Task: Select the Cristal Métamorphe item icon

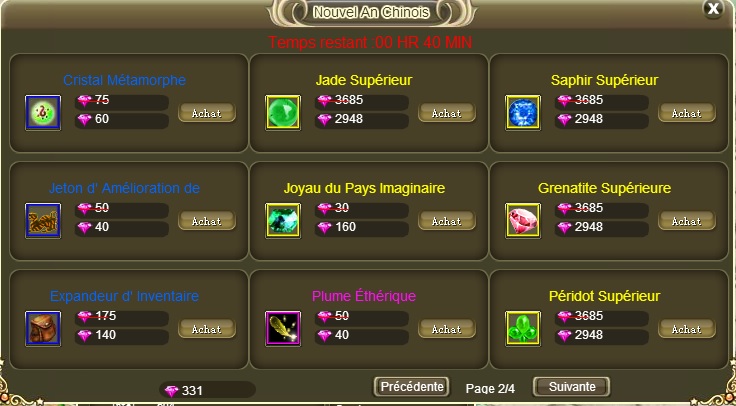Action: [43, 112]
